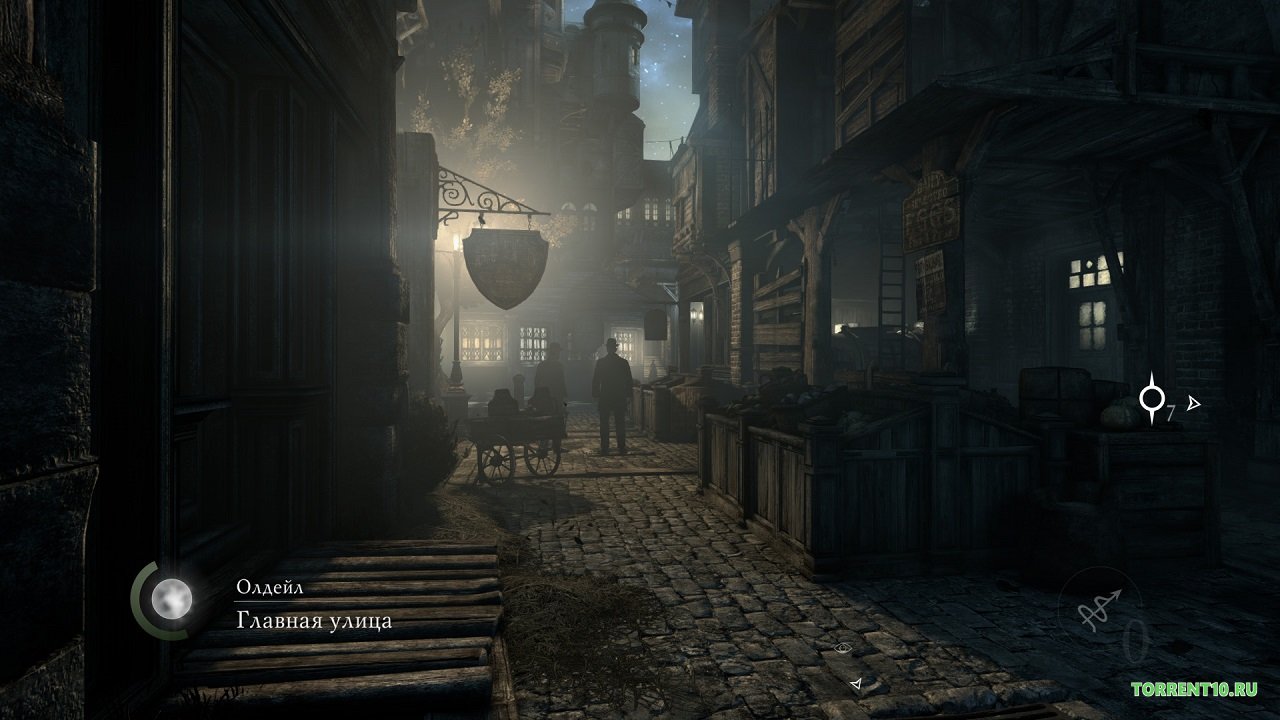Click the objective waypoint marker

(1153, 401)
